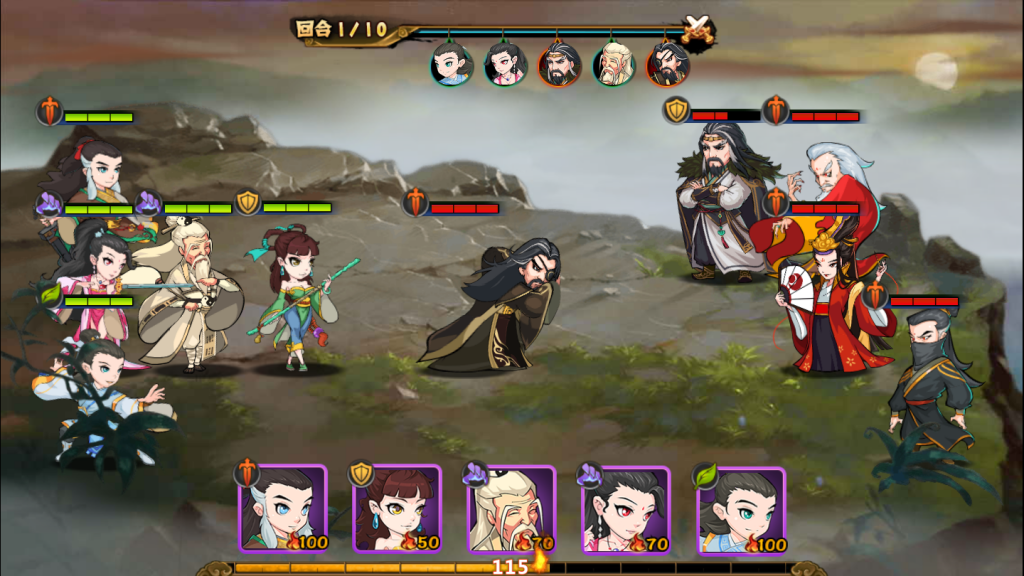Image resolution: width=1024 pixels, height=576 pixels.
Task: Choose the red-eyed woman's skill card
Action: click(626, 509)
